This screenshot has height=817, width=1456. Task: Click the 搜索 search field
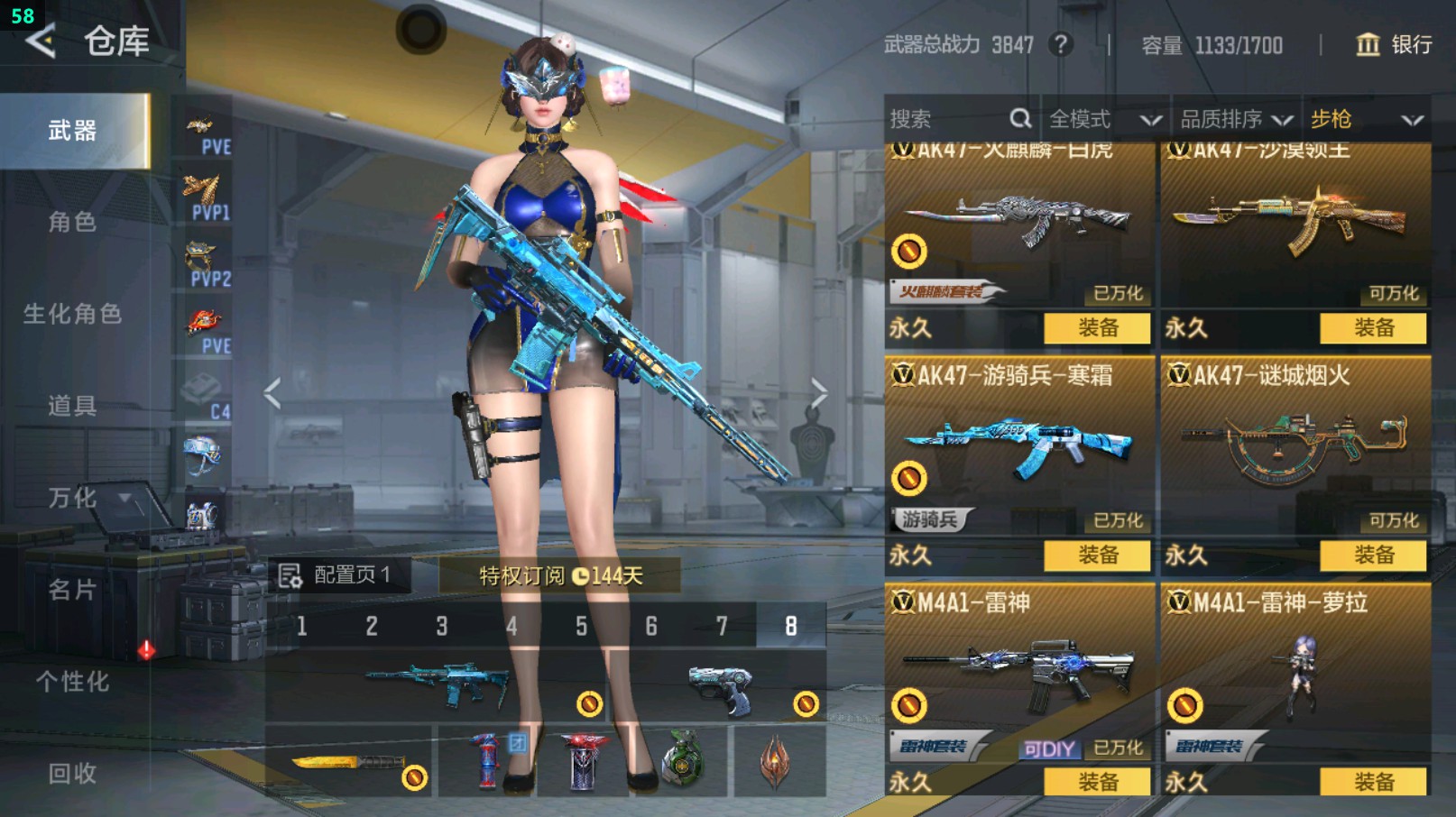947,119
